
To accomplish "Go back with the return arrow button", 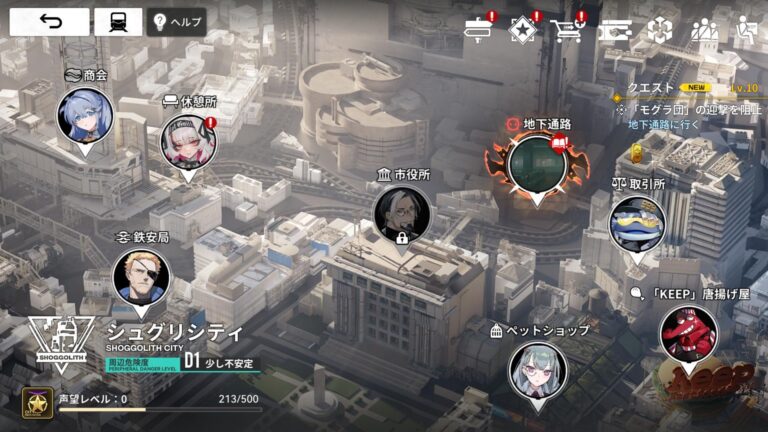I will click(49, 22).
